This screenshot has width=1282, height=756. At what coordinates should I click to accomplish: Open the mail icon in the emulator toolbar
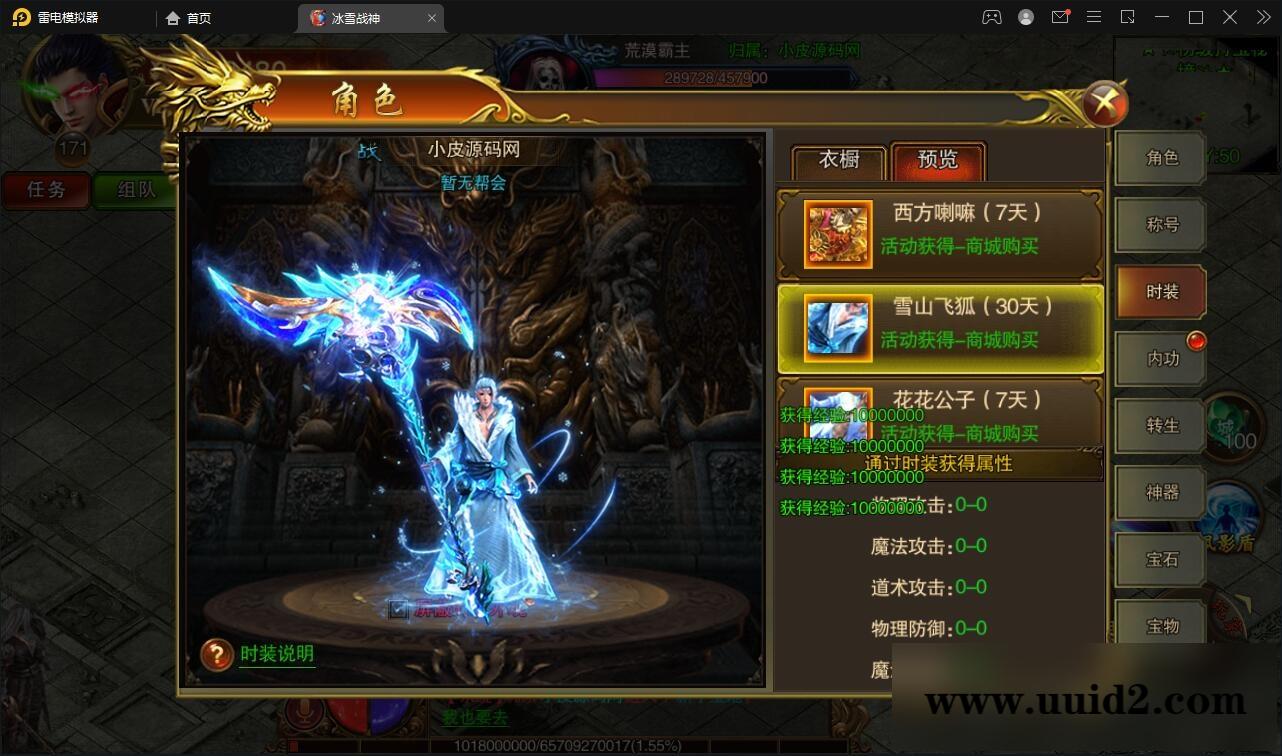coord(1060,17)
